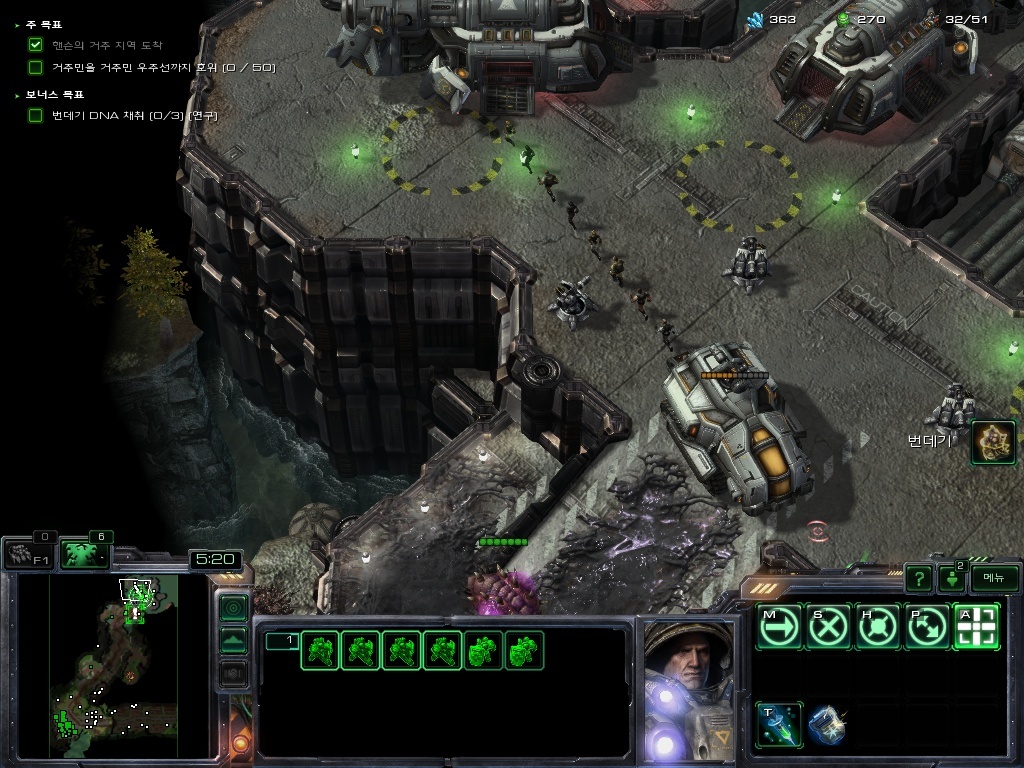Issue the Stop command
The height and width of the screenshot is (768, 1024).
click(x=828, y=628)
